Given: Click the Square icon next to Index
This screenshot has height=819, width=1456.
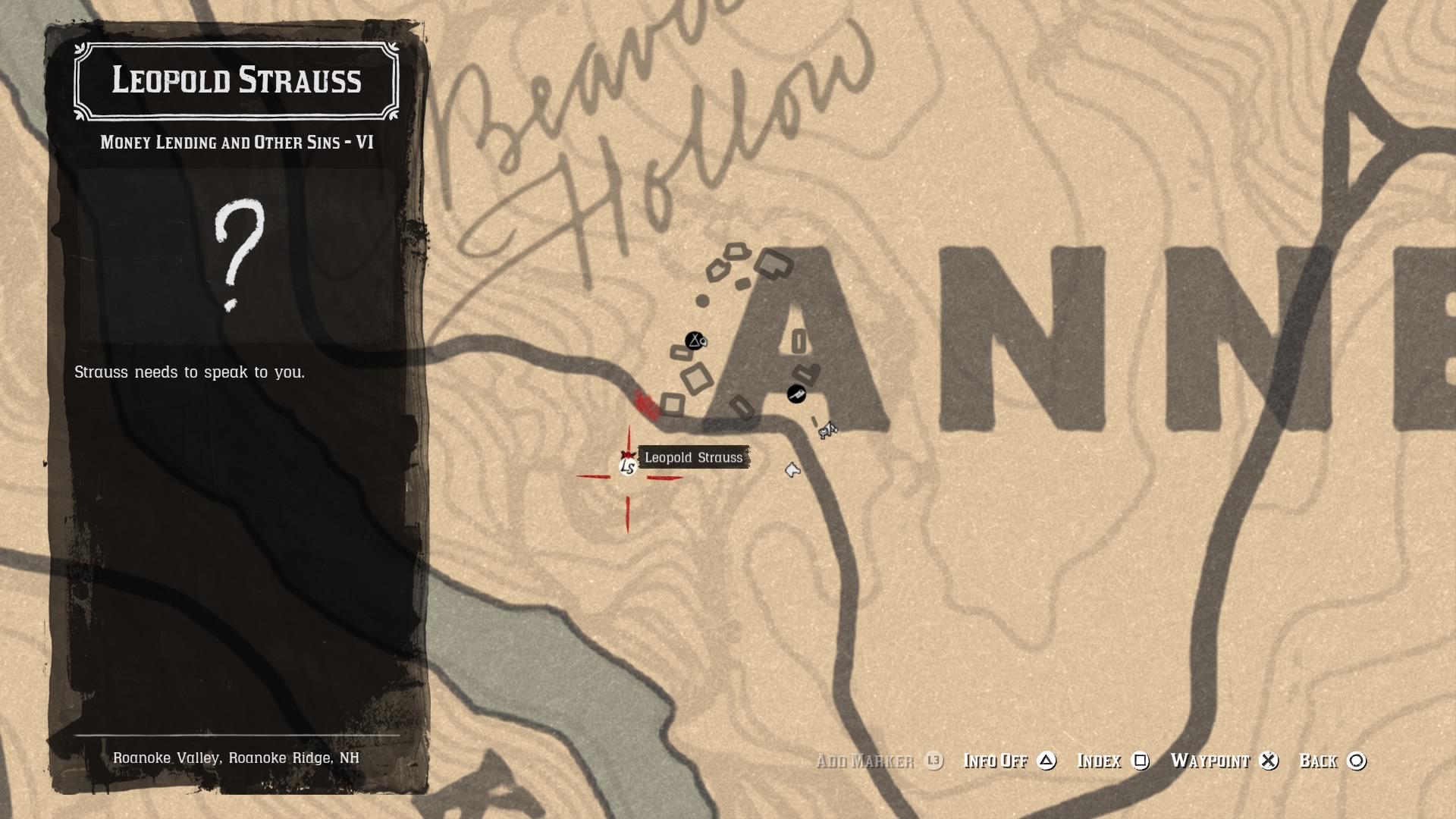Looking at the screenshot, I should click(x=1142, y=761).
